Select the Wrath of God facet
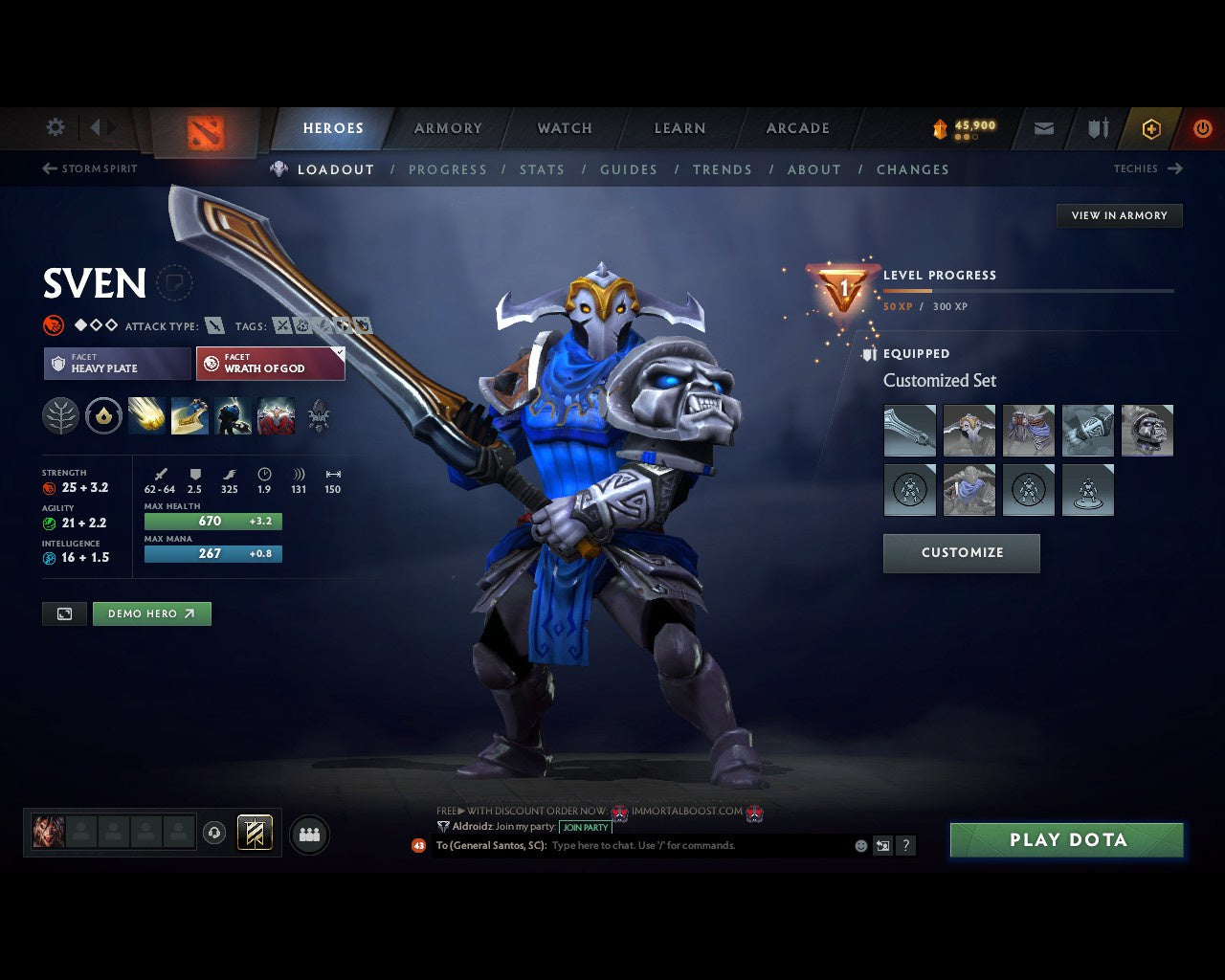The height and width of the screenshot is (980, 1225). (x=270, y=364)
